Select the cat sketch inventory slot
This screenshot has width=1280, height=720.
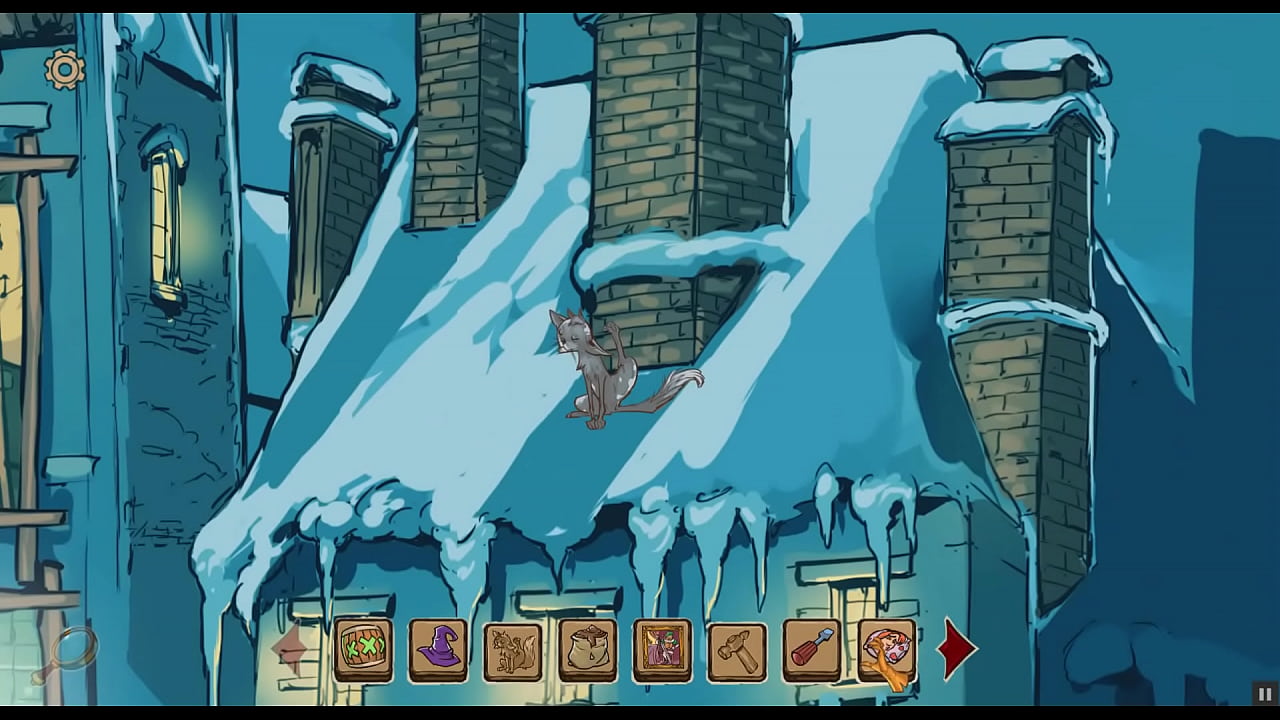click(513, 650)
